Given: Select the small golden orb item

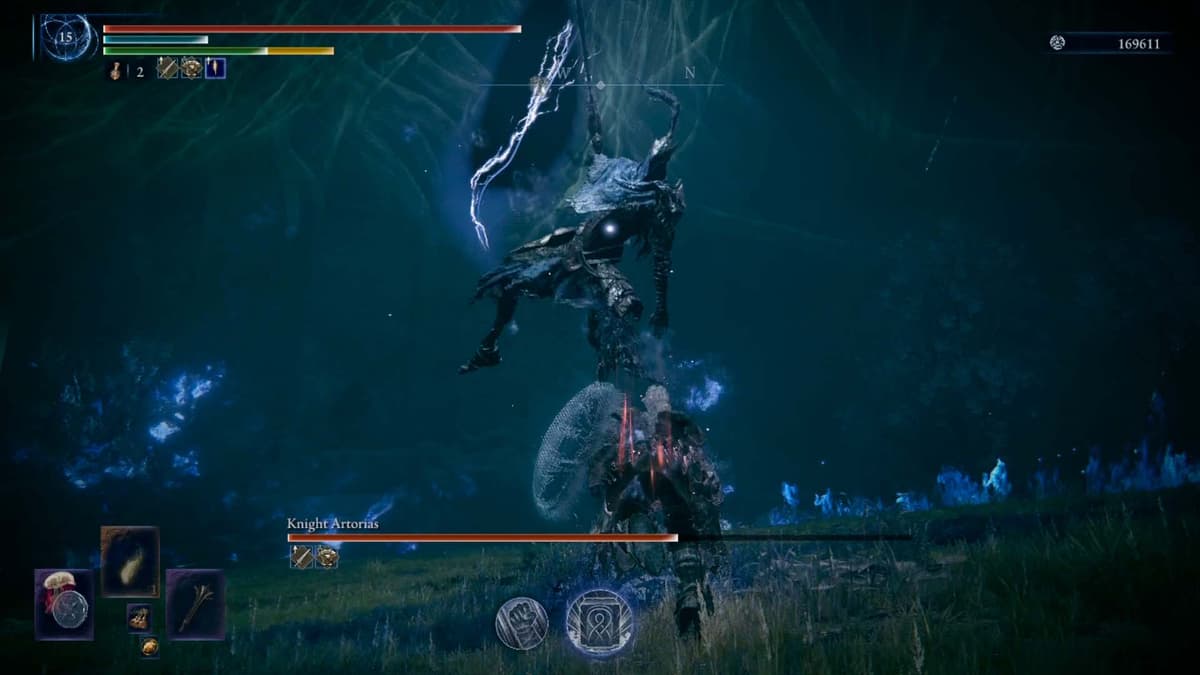Looking at the screenshot, I should point(149,647).
